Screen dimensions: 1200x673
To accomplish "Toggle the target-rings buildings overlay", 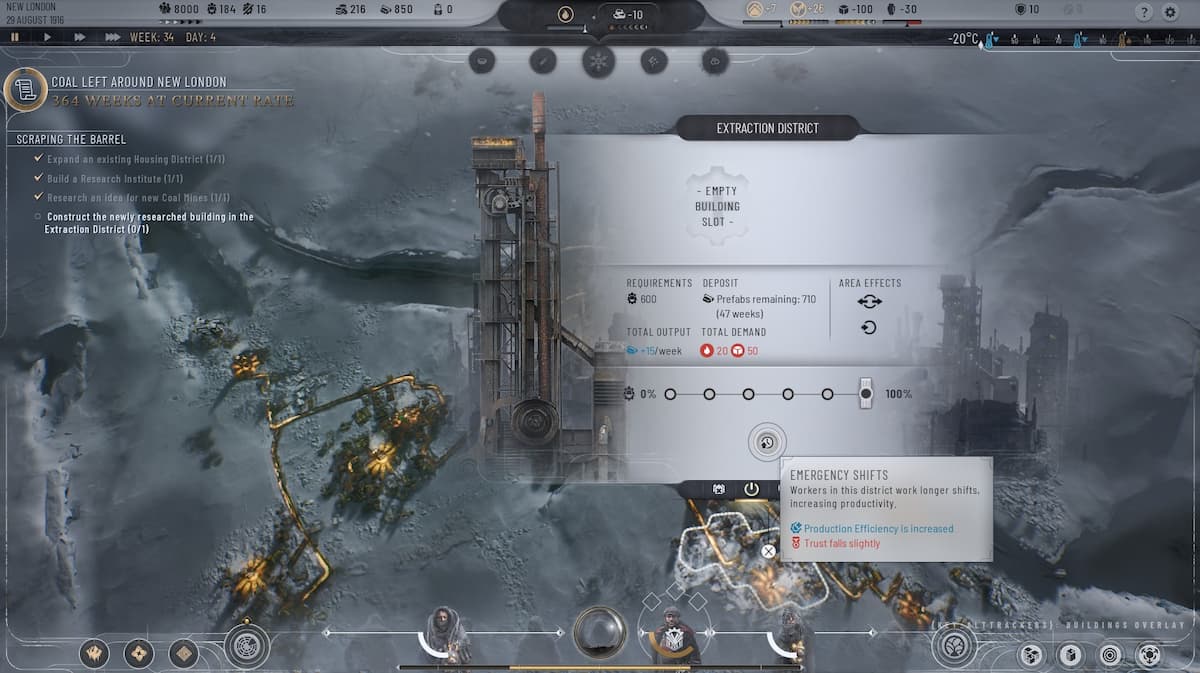I will point(1109,655).
